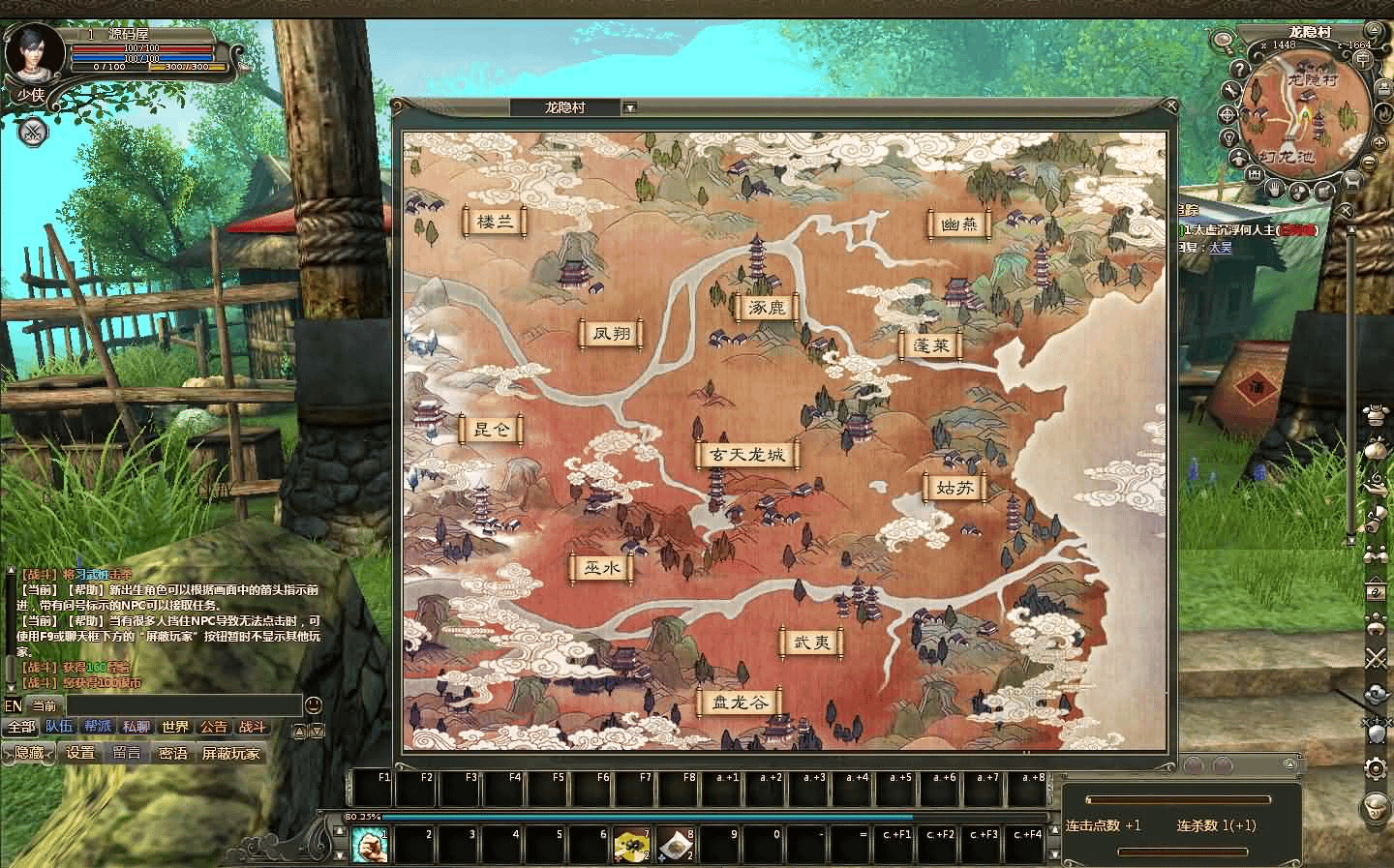Image resolution: width=1394 pixels, height=868 pixels.
Task: Switch chat to the 世界 channel tab
Action: coord(175,727)
